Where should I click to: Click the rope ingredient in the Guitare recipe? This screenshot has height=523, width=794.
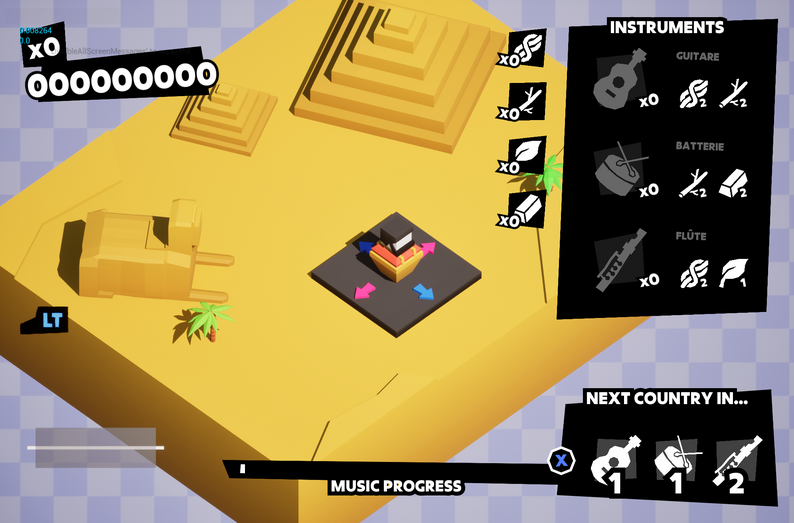tap(693, 96)
